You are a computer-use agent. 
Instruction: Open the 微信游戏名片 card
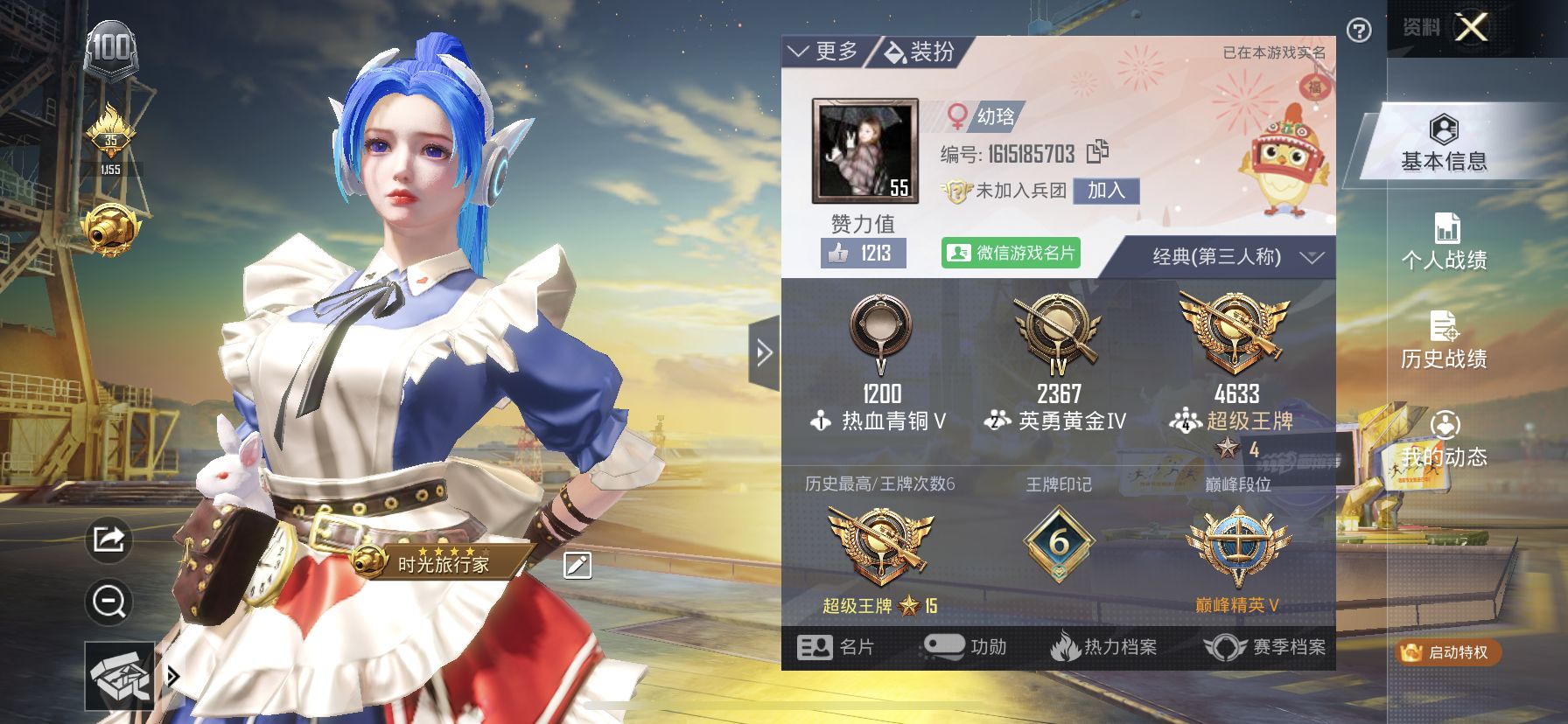coord(1011,253)
